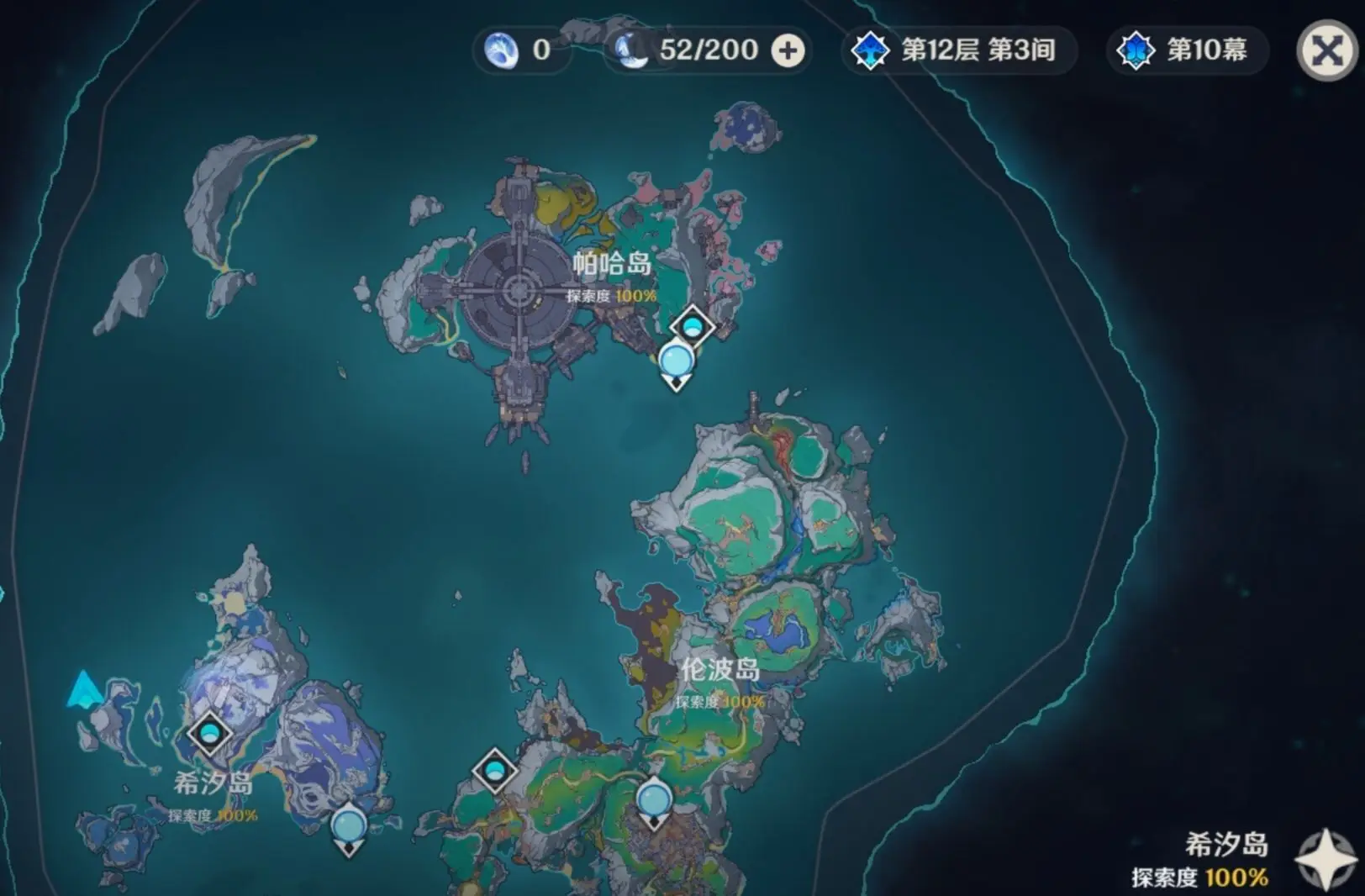1365x896 pixels.
Task: Select the teleport waypoint on 帕哈岛
Action: 676,362
